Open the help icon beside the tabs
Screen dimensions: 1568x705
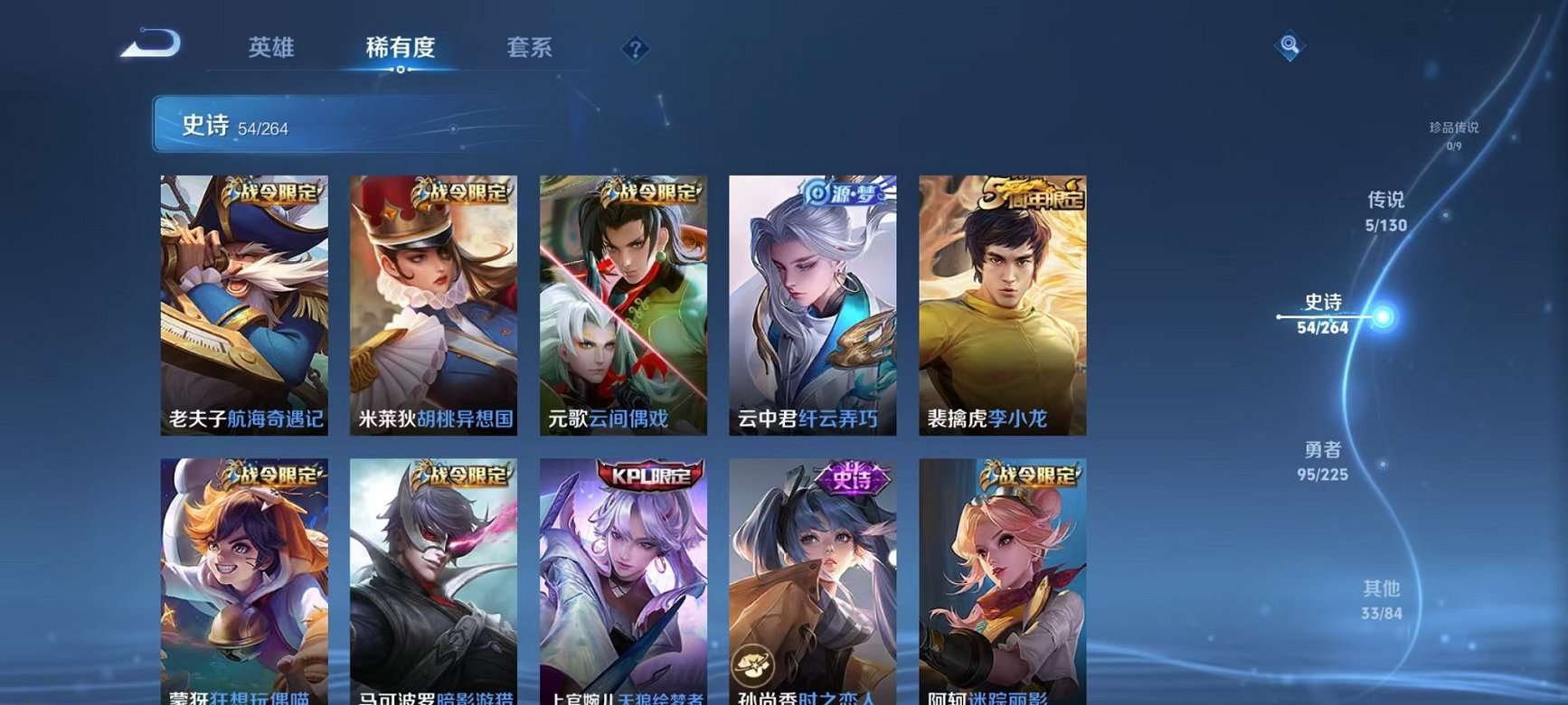[634, 49]
